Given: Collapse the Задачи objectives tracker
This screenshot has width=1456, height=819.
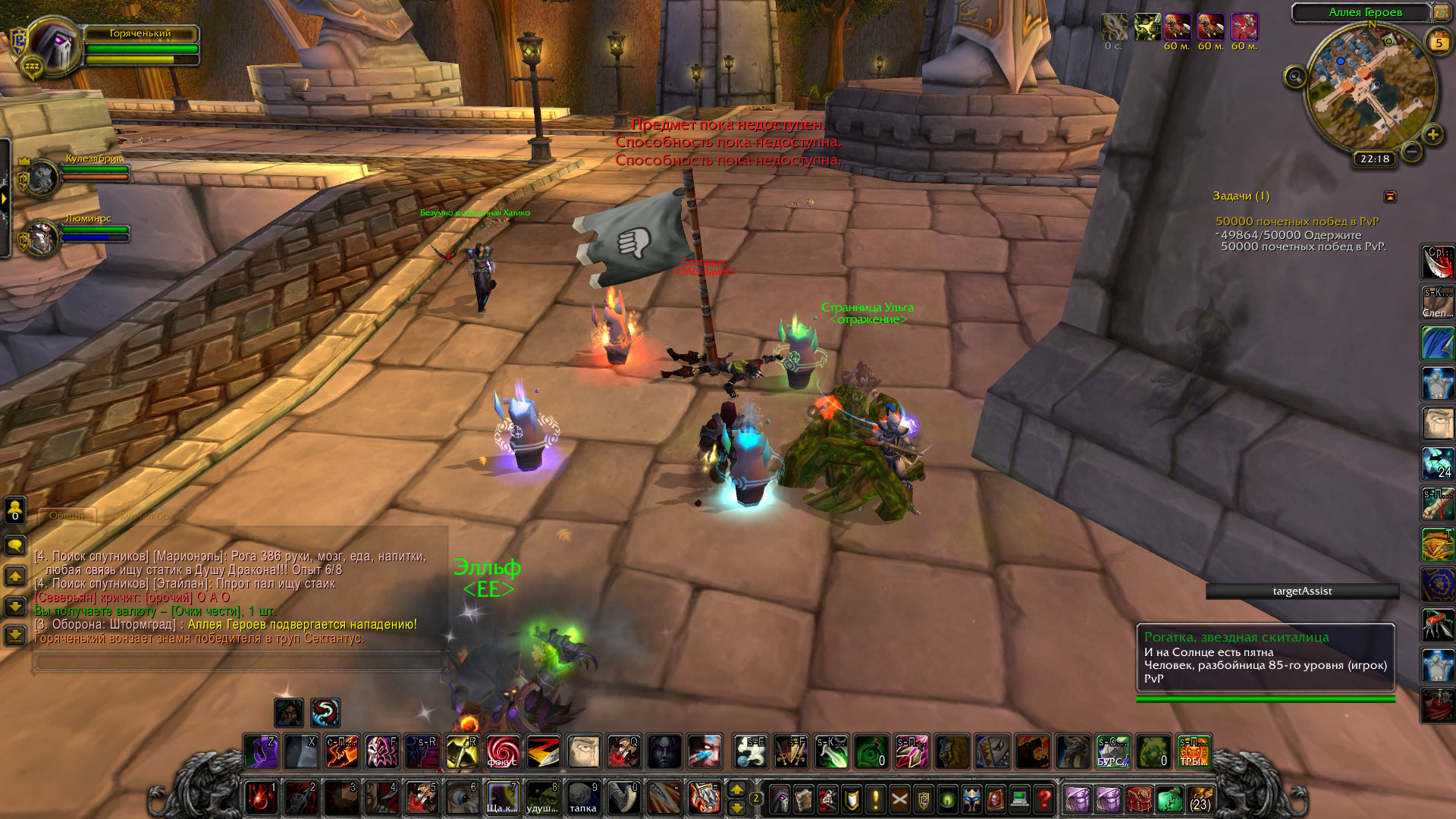Looking at the screenshot, I should coord(1390,196).
